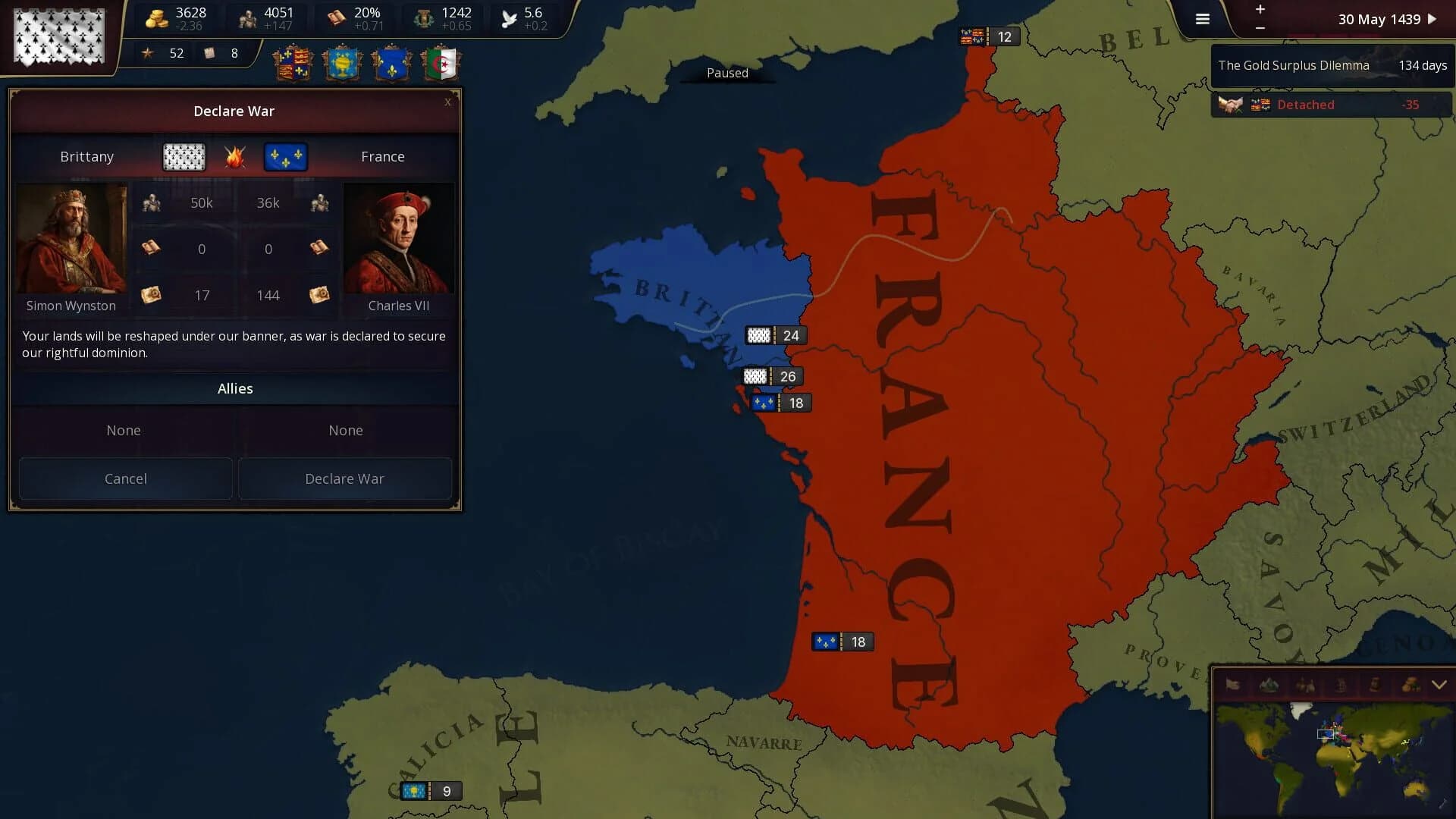The height and width of the screenshot is (819, 1456).
Task: Click the England coat of arms shield
Action: tap(294, 63)
